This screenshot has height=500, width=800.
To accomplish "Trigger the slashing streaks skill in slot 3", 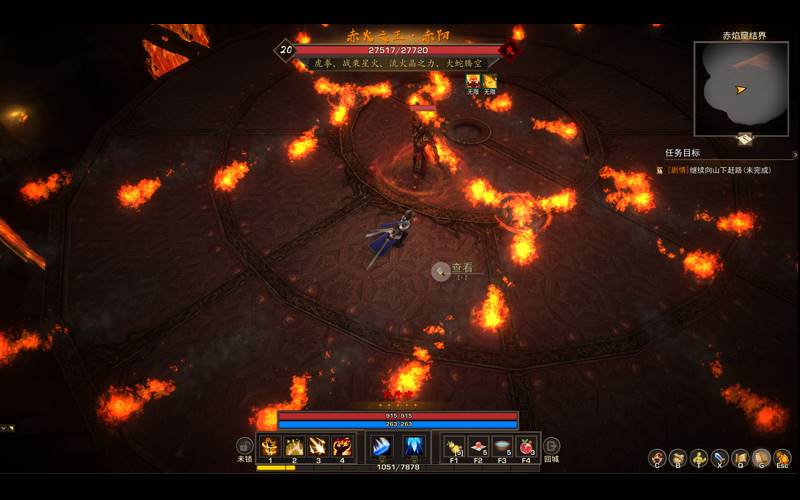I will [318, 446].
